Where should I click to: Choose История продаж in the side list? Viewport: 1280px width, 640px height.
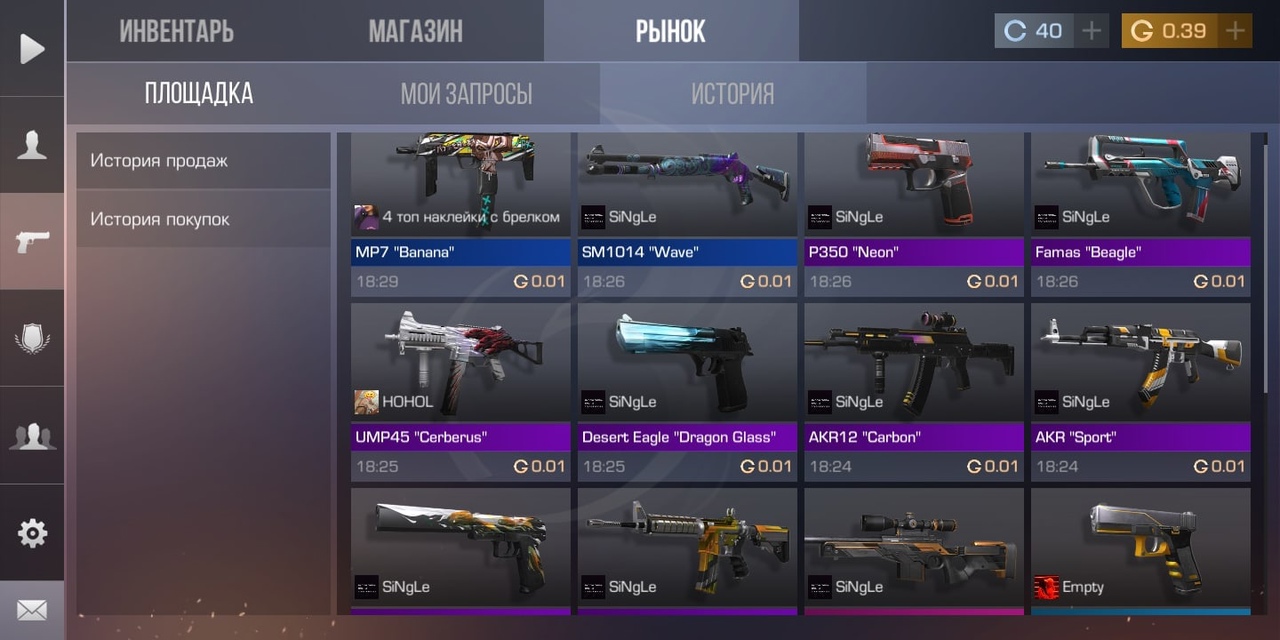pos(203,160)
